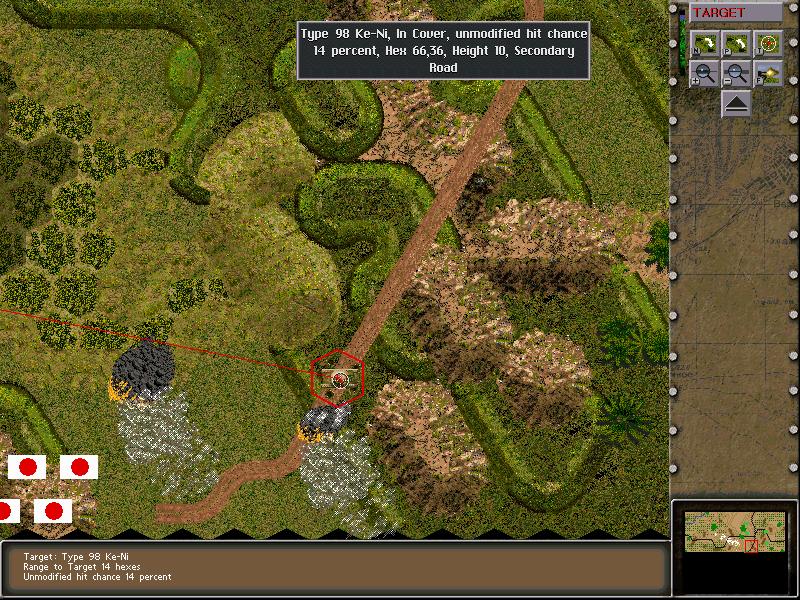800x600 pixels.
Task: Zoom in with the plus magnifier
Action: click(705, 73)
